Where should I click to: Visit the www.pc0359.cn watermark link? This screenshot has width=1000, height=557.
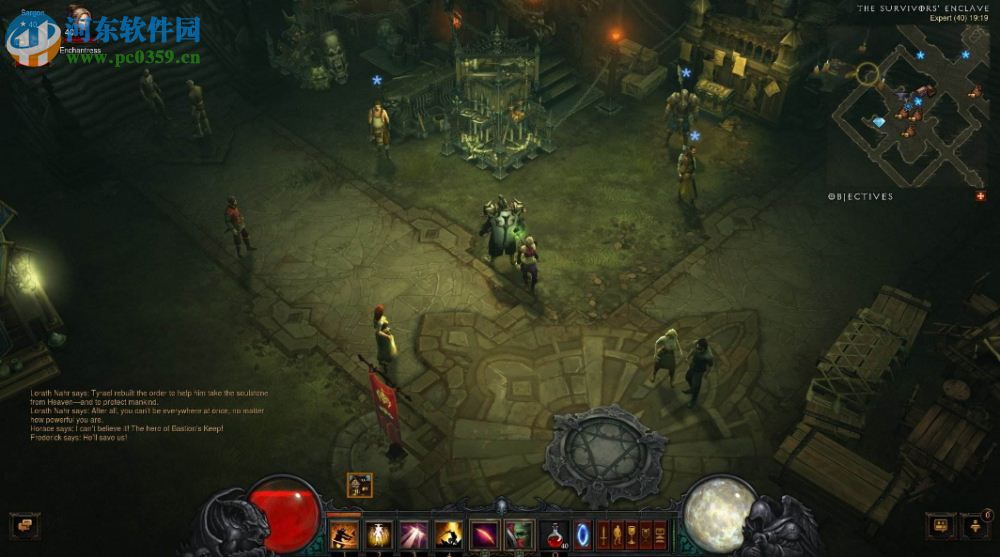click(133, 57)
